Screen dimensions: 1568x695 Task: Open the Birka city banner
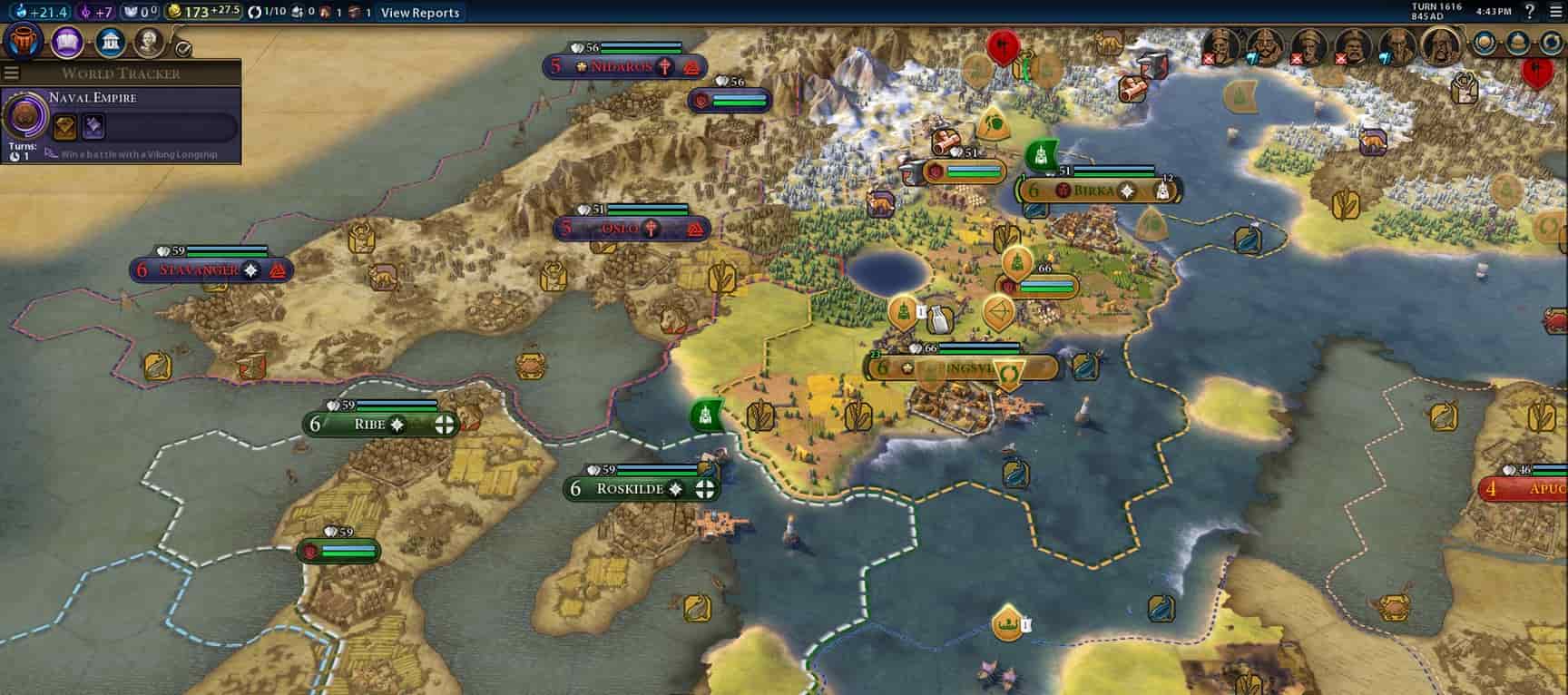click(1093, 191)
